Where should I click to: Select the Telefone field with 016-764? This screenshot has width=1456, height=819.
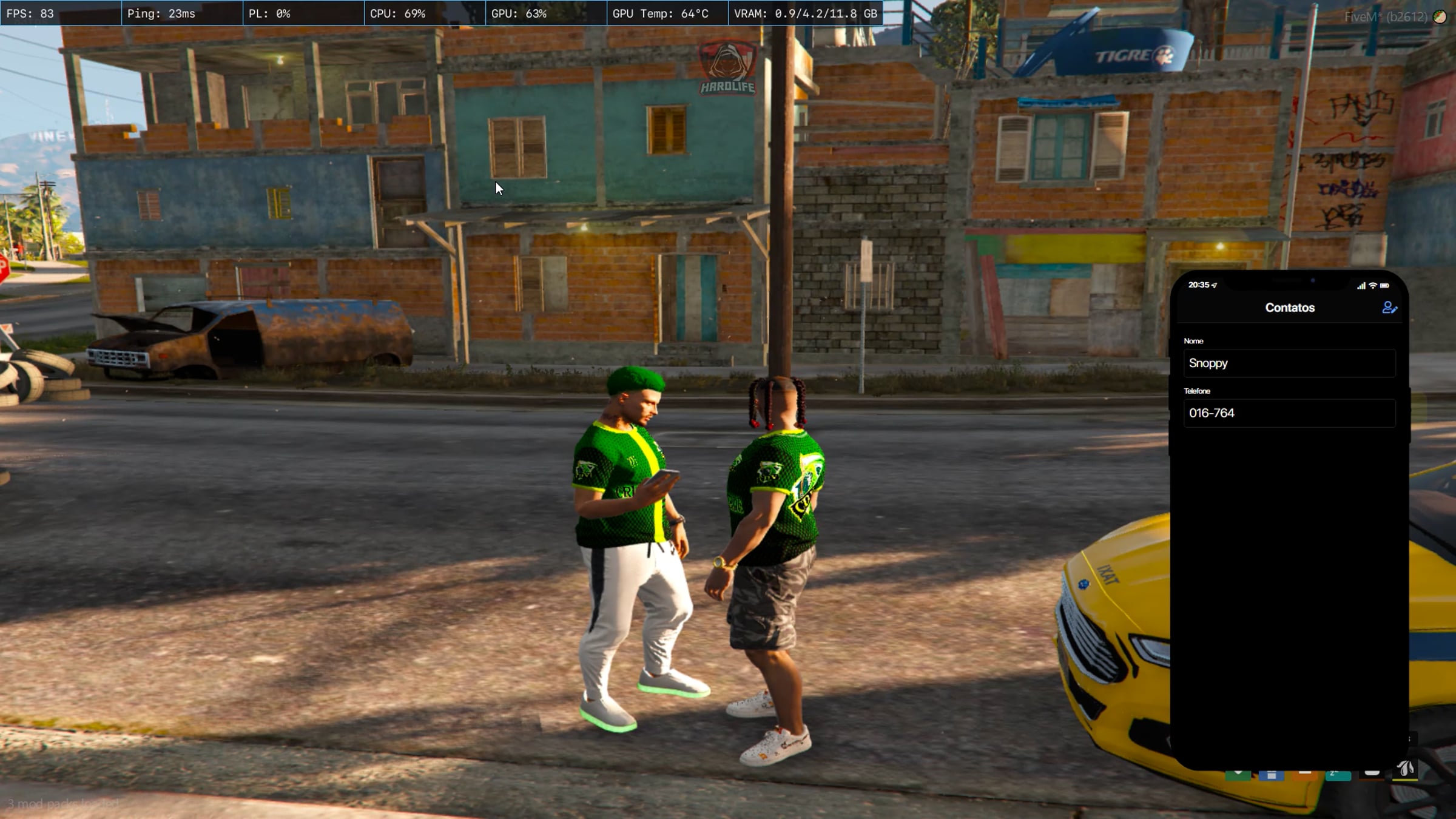(x=1289, y=413)
